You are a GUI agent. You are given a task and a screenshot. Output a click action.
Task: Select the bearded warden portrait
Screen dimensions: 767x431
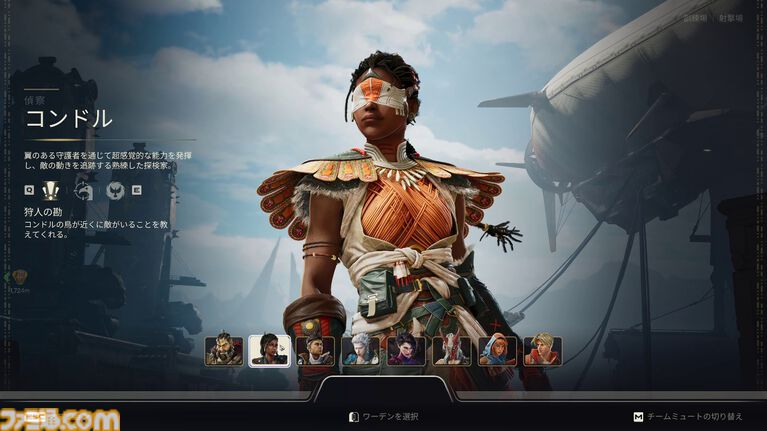pos(224,350)
